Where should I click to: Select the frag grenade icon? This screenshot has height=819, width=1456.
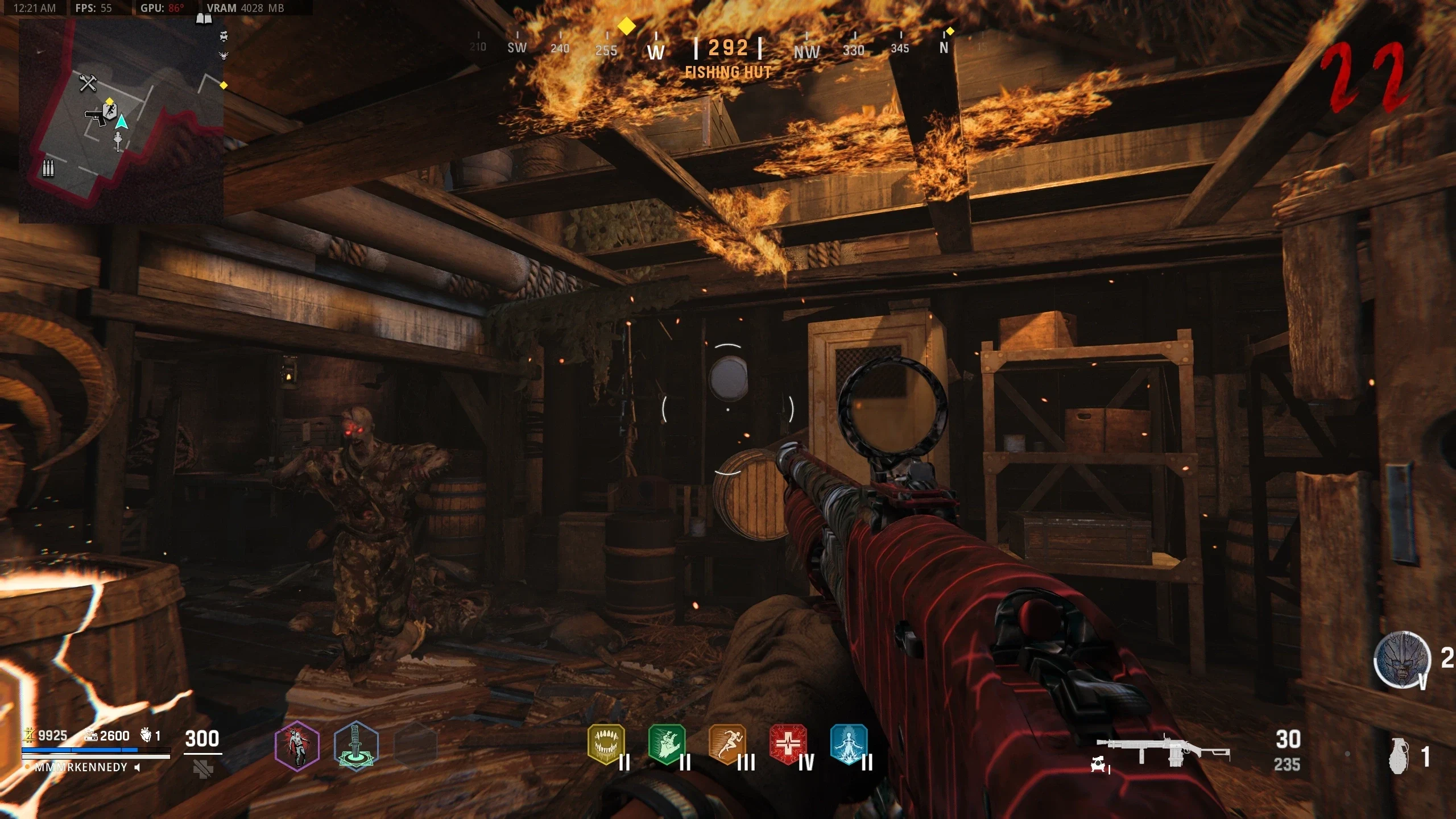[x=1400, y=756]
